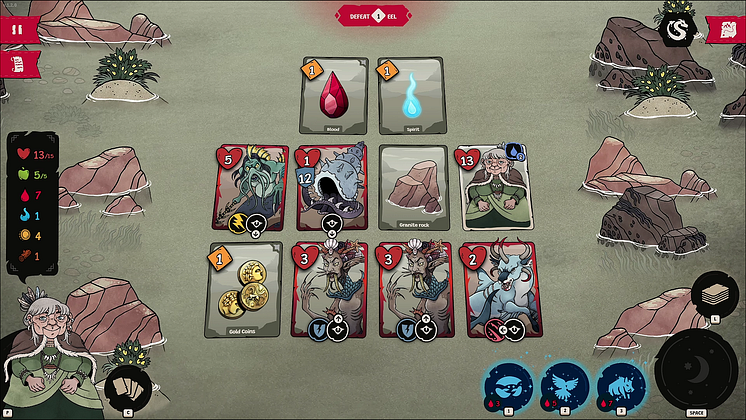Activate the hands spirit ability costing 3
The height and width of the screenshot is (420, 746).
(507, 386)
